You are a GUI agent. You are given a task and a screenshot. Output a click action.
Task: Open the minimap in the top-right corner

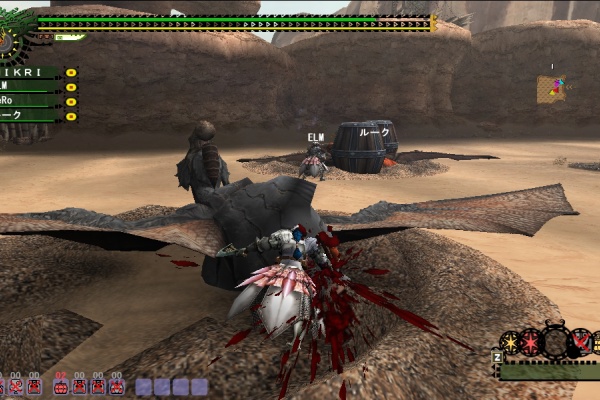tap(551, 89)
